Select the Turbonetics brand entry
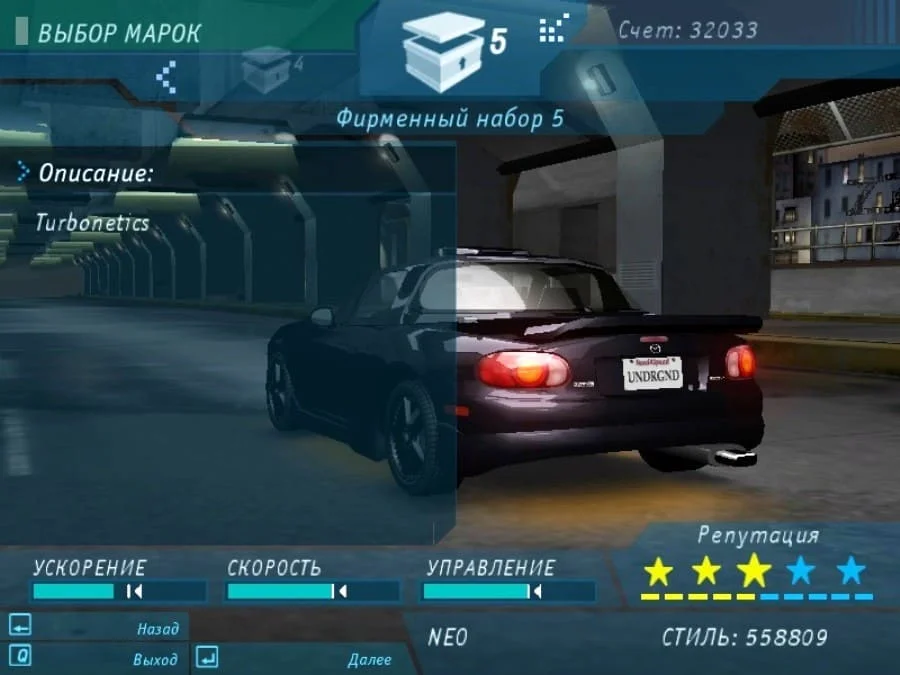The width and height of the screenshot is (900, 675). click(92, 222)
